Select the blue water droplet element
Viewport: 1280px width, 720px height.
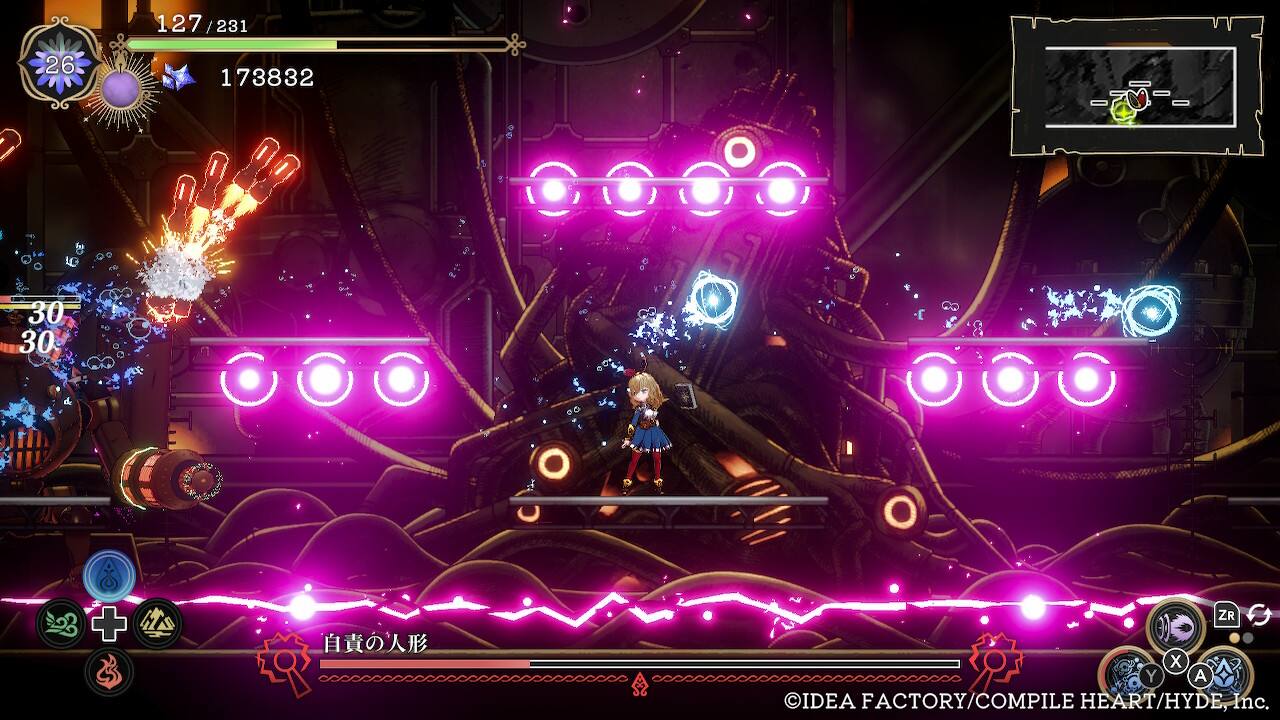(x=109, y=575)
